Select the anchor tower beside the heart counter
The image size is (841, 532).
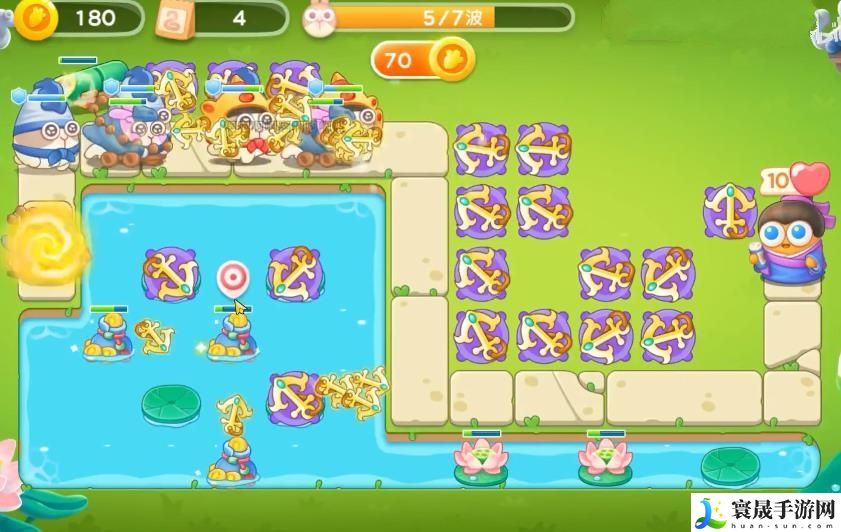point(729,210)
